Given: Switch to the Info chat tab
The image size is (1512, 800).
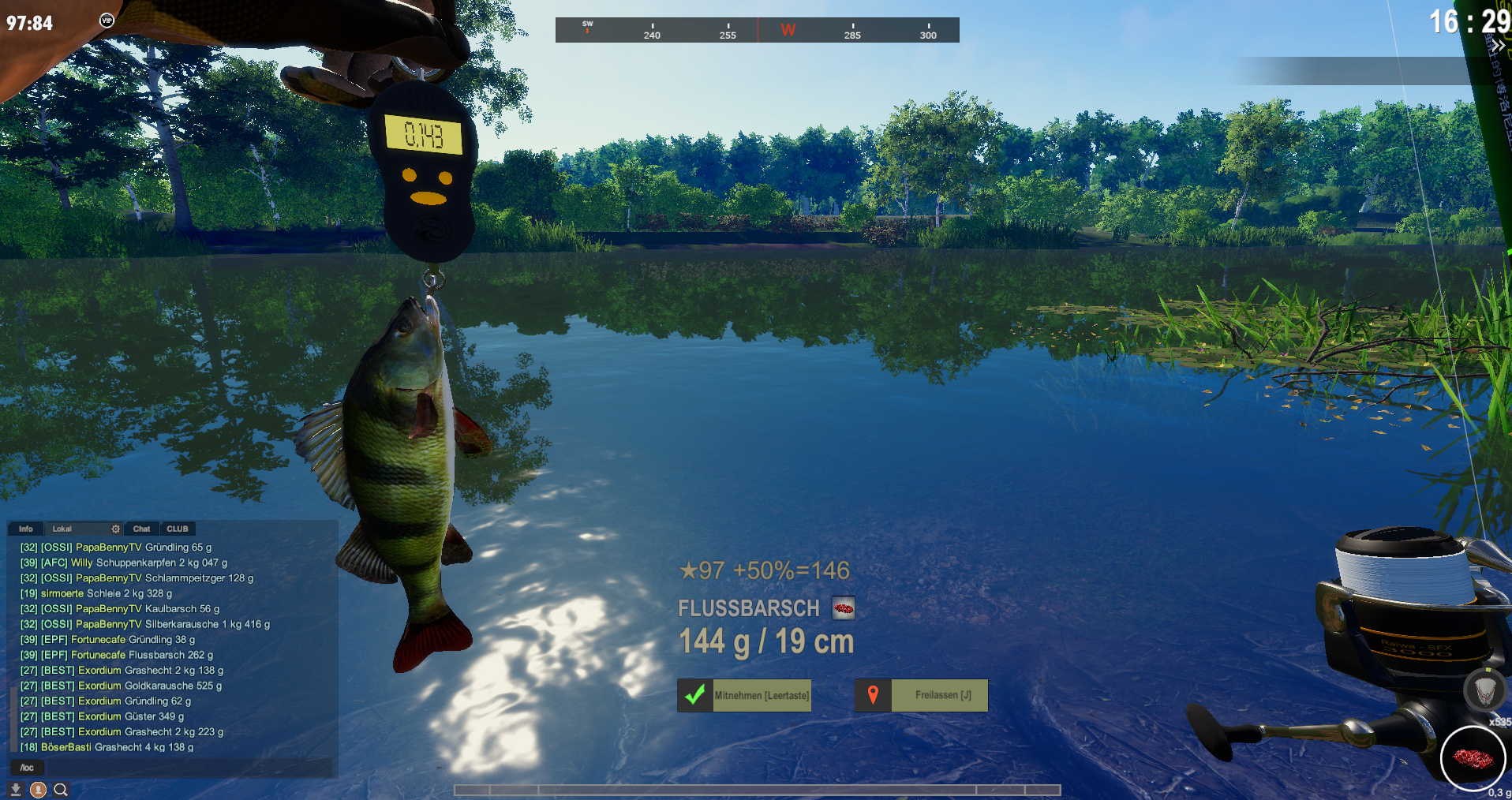Looking at the screenshot, I should click(26, 529).
